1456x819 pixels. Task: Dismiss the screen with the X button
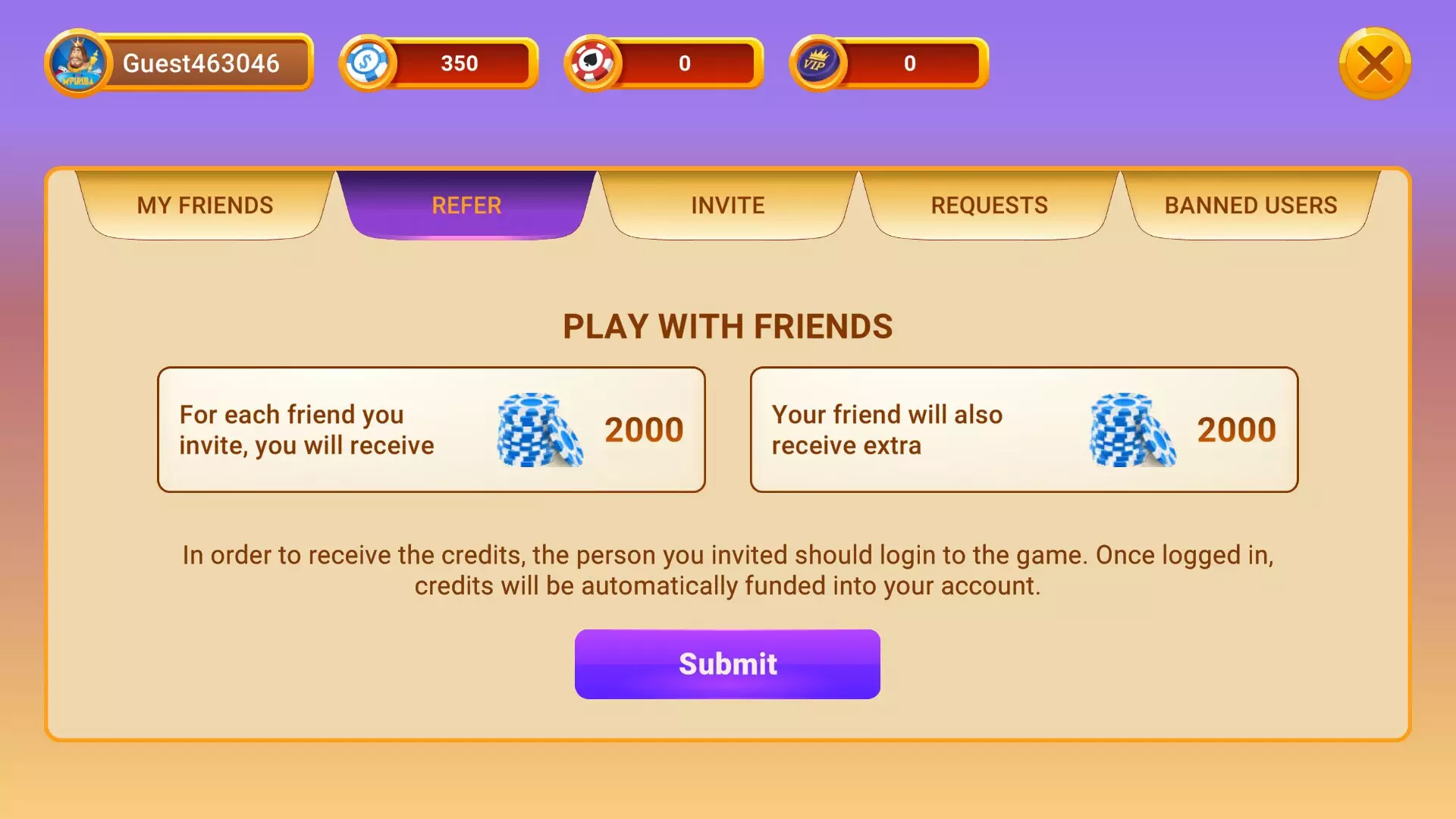[1375, 64]
